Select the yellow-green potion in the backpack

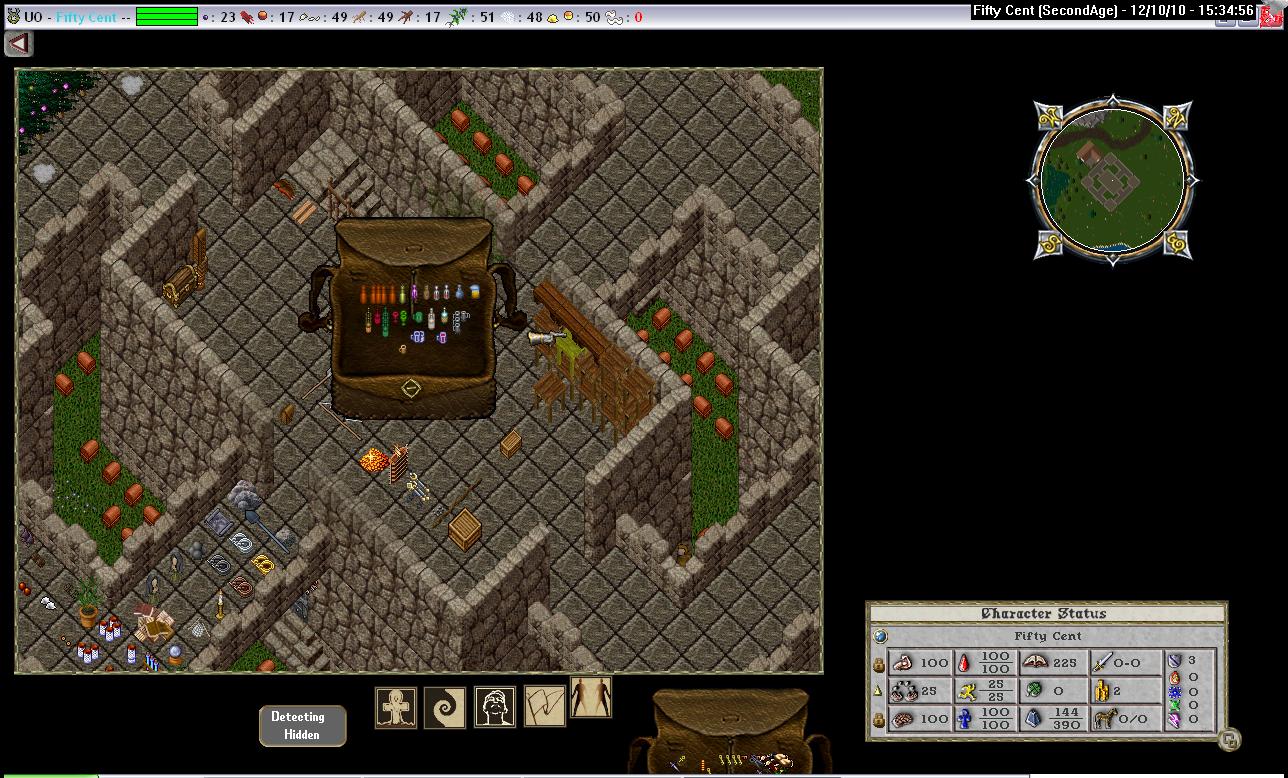tap(402, 294)
